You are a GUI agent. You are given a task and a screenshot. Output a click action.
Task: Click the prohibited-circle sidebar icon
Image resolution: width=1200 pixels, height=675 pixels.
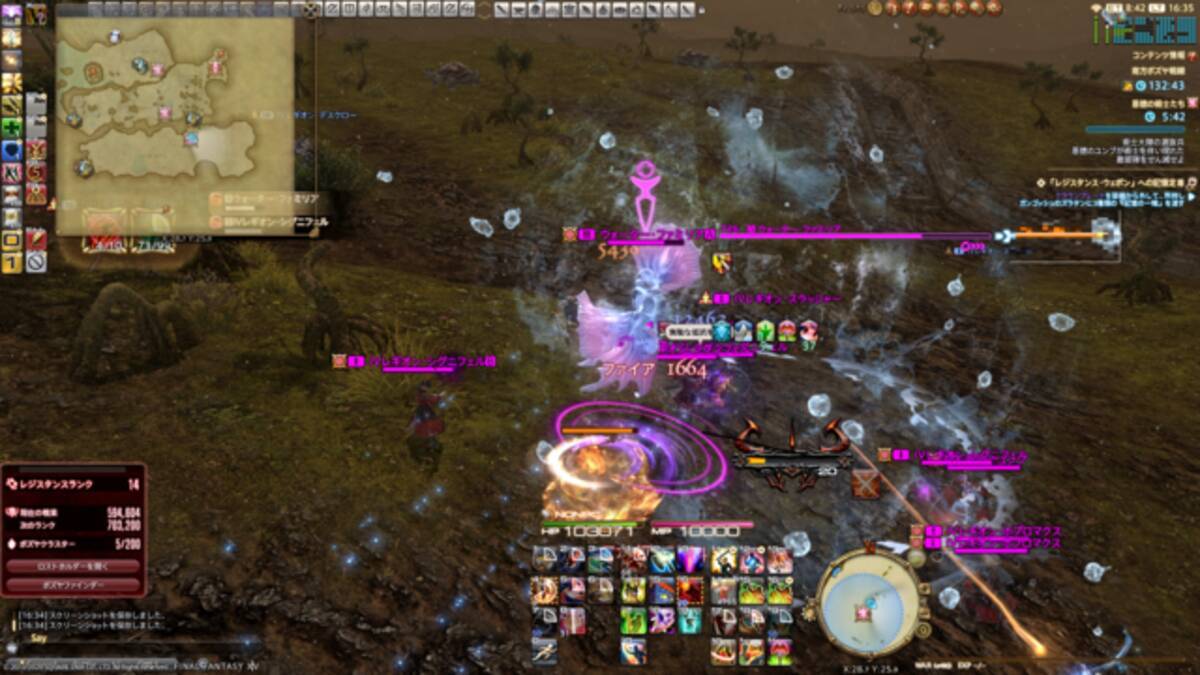[36, 262]
